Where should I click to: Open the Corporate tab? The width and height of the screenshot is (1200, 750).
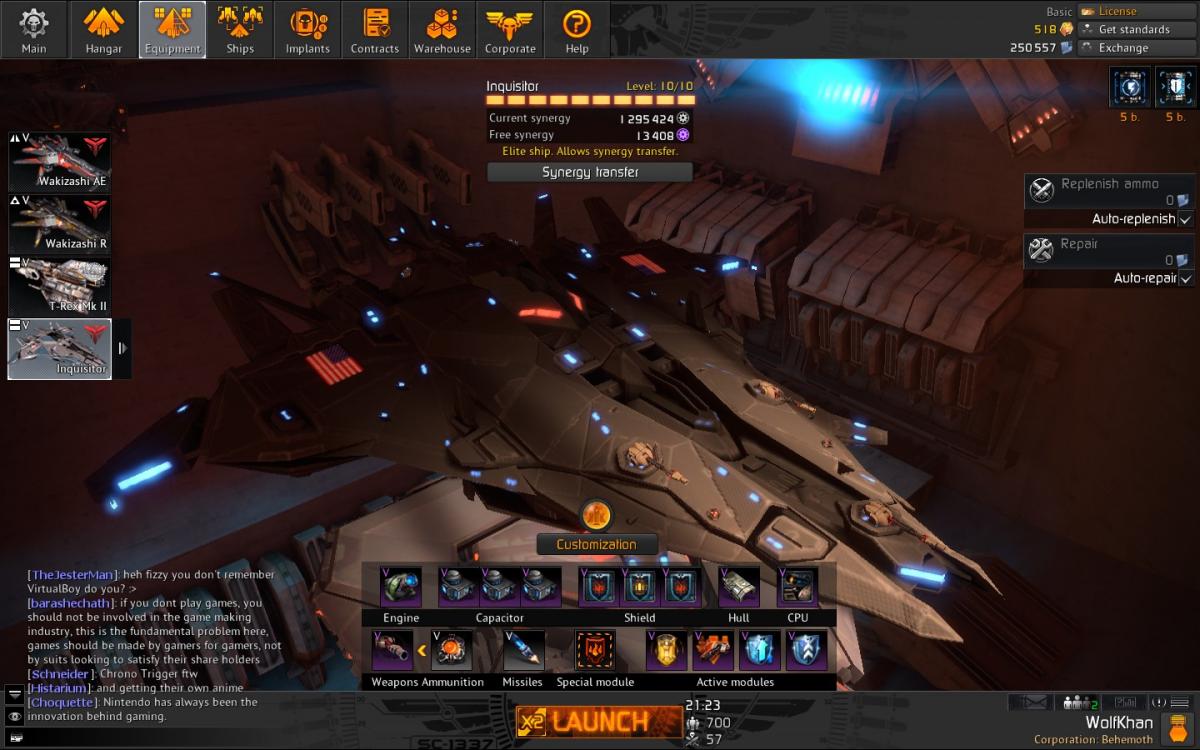pyautogui.click(x=510, y=30)
